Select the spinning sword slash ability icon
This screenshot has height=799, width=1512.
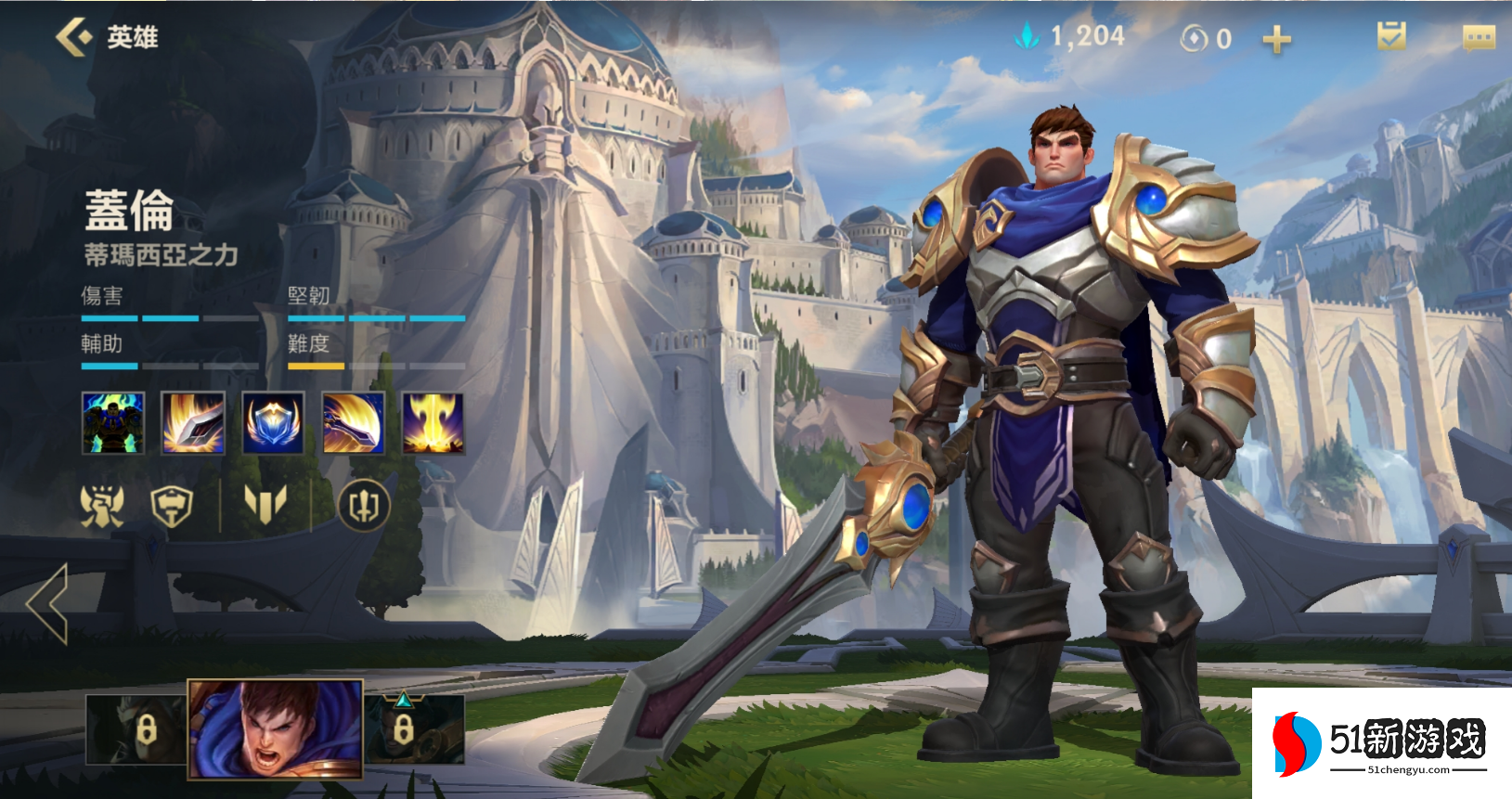coord(353,423)
